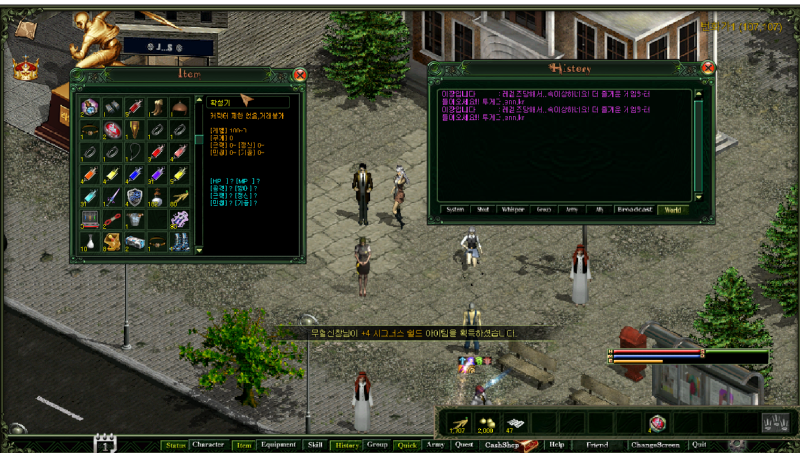Choose the sword item in inventory
Screen dimensions: 800x453
coord(112,196)
